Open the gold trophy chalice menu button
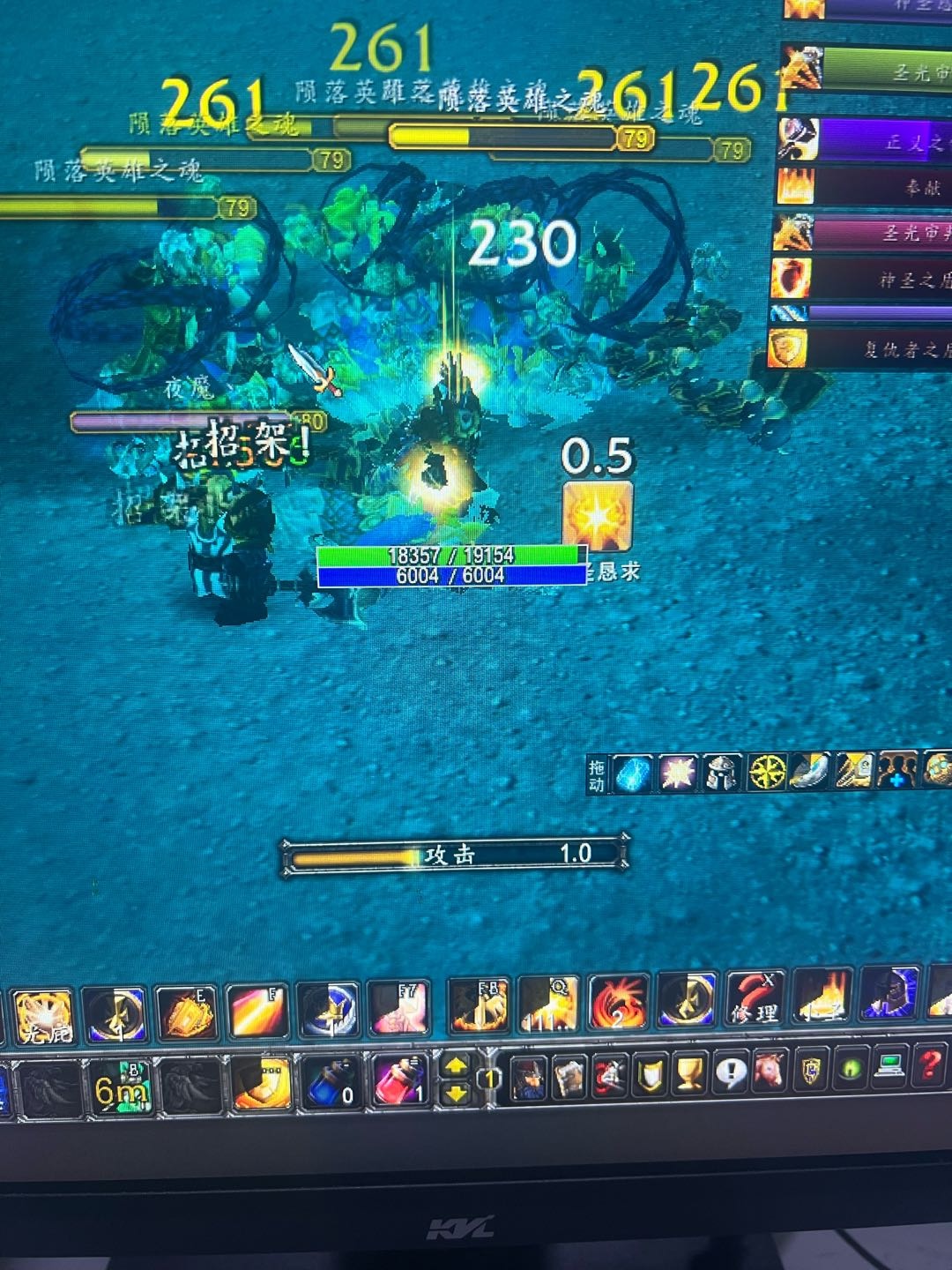This screenshot has height=1270, width=952. click(x=689, y=1075)
